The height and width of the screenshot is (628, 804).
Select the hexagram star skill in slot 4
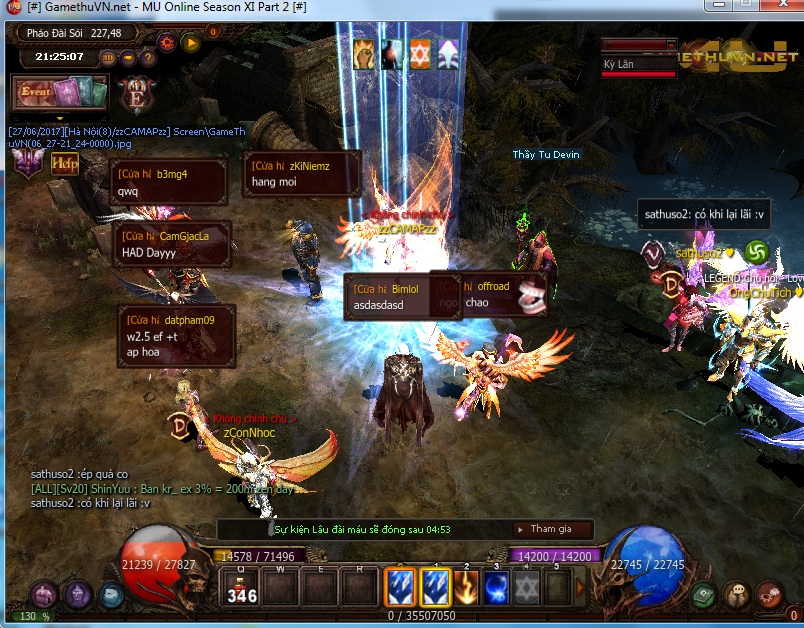tap(527, 587)
